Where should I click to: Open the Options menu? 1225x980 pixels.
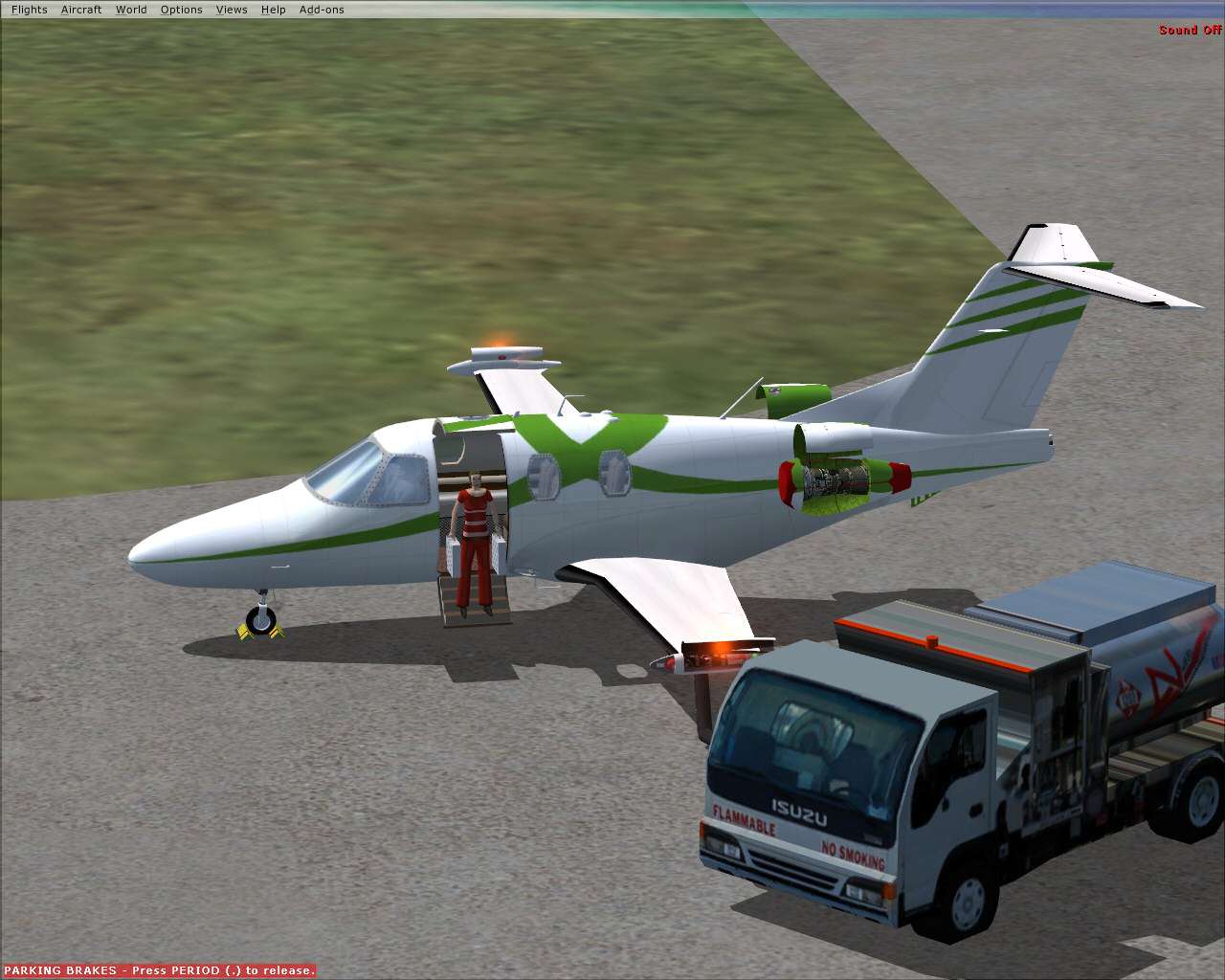coord(181,9)
